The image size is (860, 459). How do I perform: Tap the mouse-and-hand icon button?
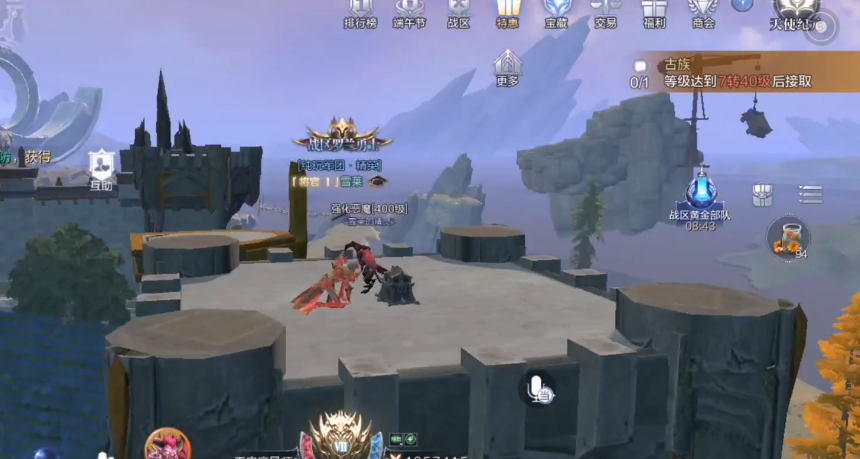click(538, 388)
